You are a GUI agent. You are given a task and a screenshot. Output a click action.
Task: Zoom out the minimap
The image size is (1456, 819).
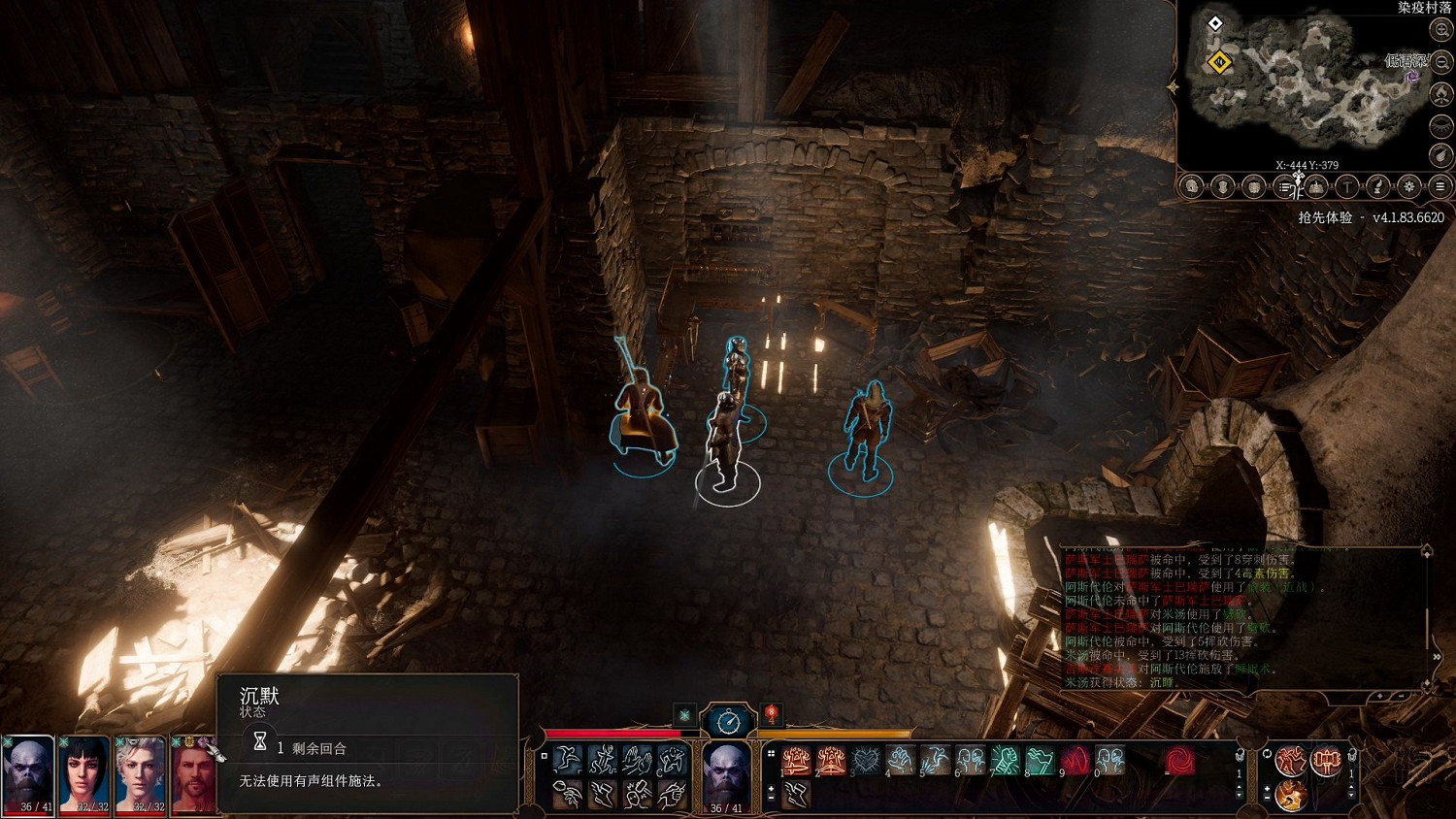click(x=1441, y=62)
